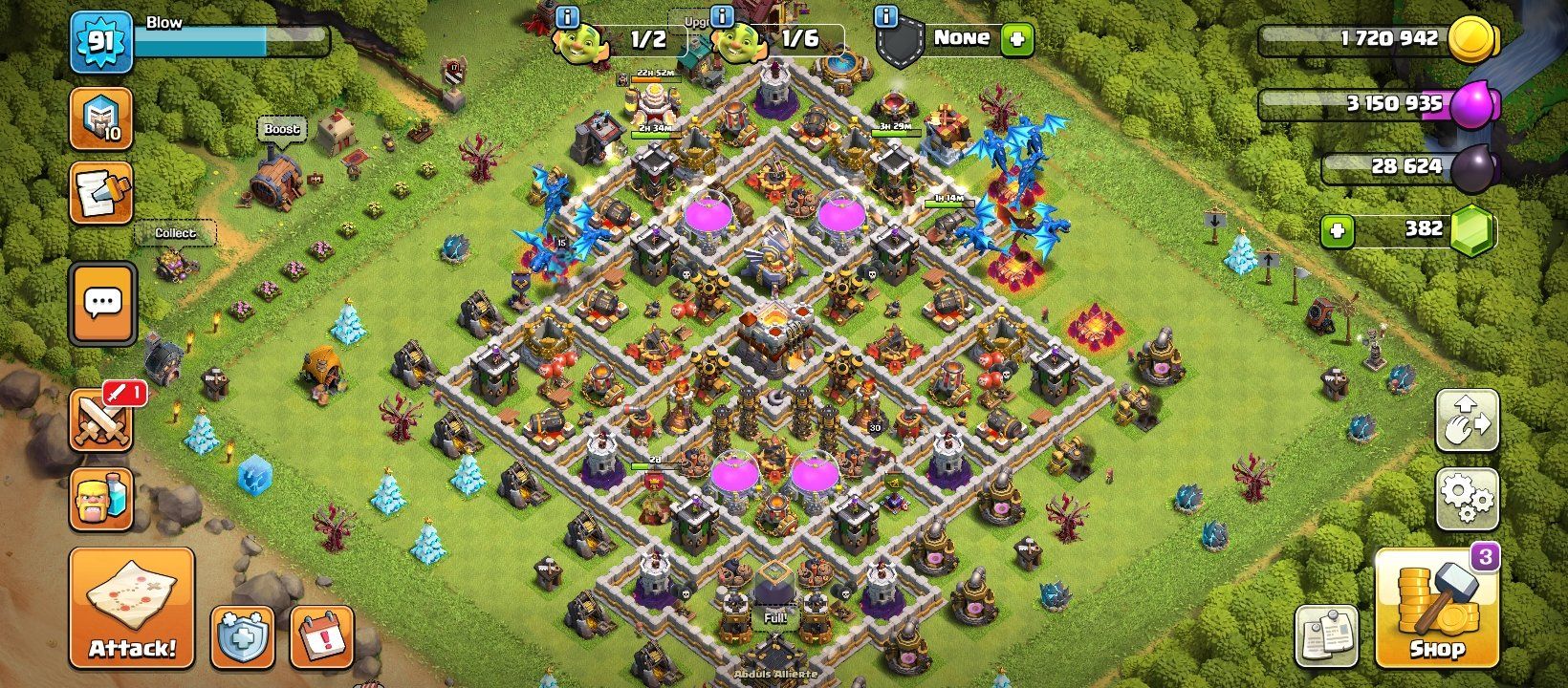Open the scroll and stamp news button
Screen dimensions: 1568x688
click(x=101, y=192)
